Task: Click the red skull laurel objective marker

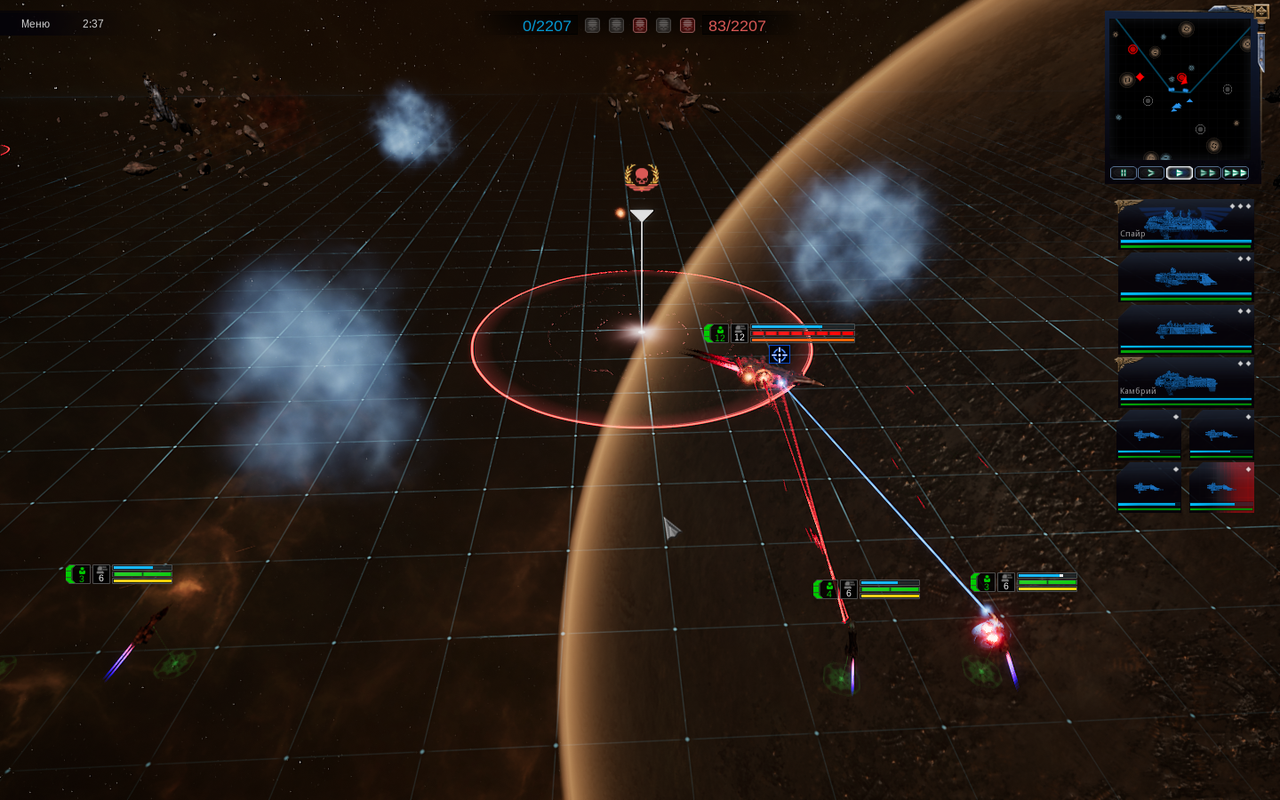Action: coord(641,178)
